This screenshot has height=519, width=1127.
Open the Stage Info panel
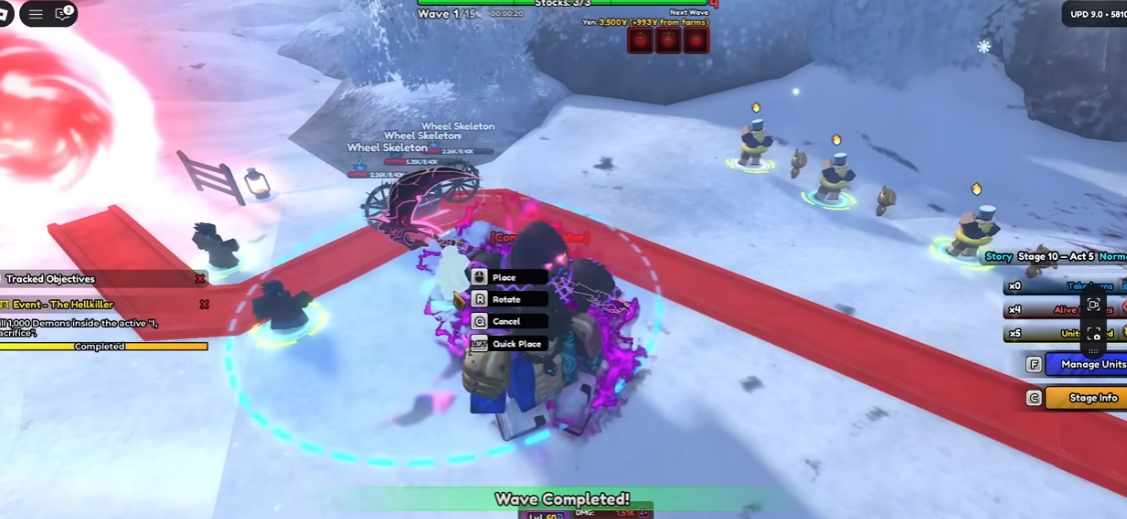(1086, 398)
